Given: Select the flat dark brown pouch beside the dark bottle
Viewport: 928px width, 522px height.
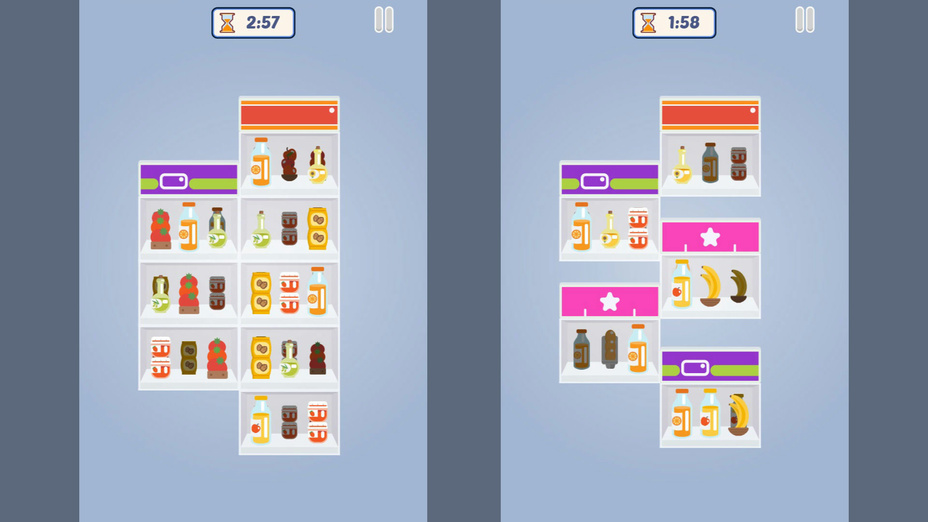Looking at the screenshot, I should pos(610,350).
